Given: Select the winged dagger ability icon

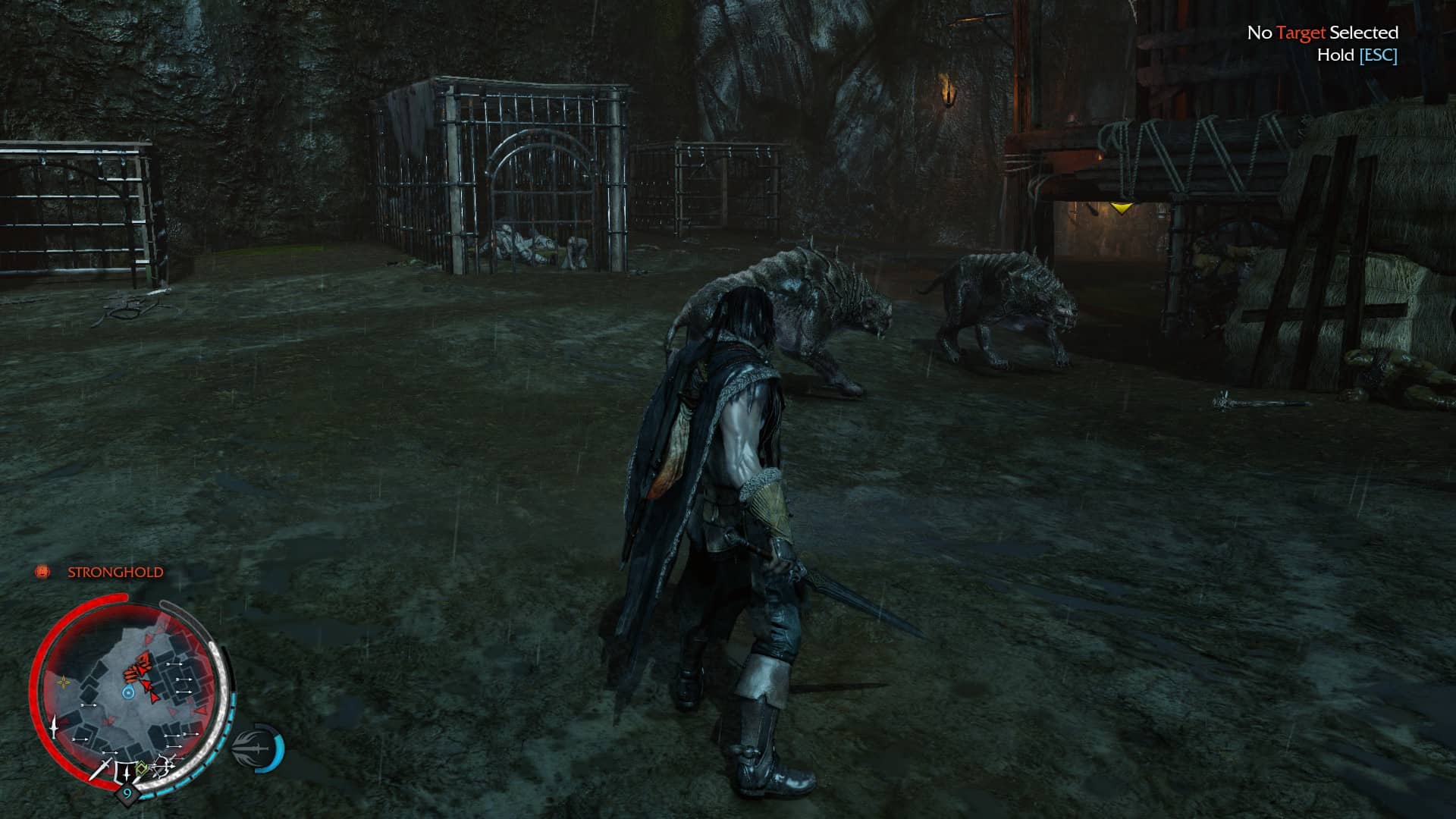Looking at the screenshot, I should tap(254, 747).
